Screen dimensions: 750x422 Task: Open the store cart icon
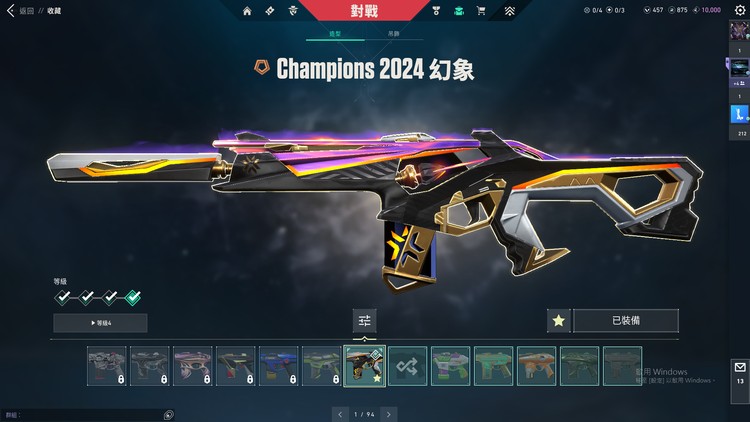pyautogui.click(x=482, y=11)
